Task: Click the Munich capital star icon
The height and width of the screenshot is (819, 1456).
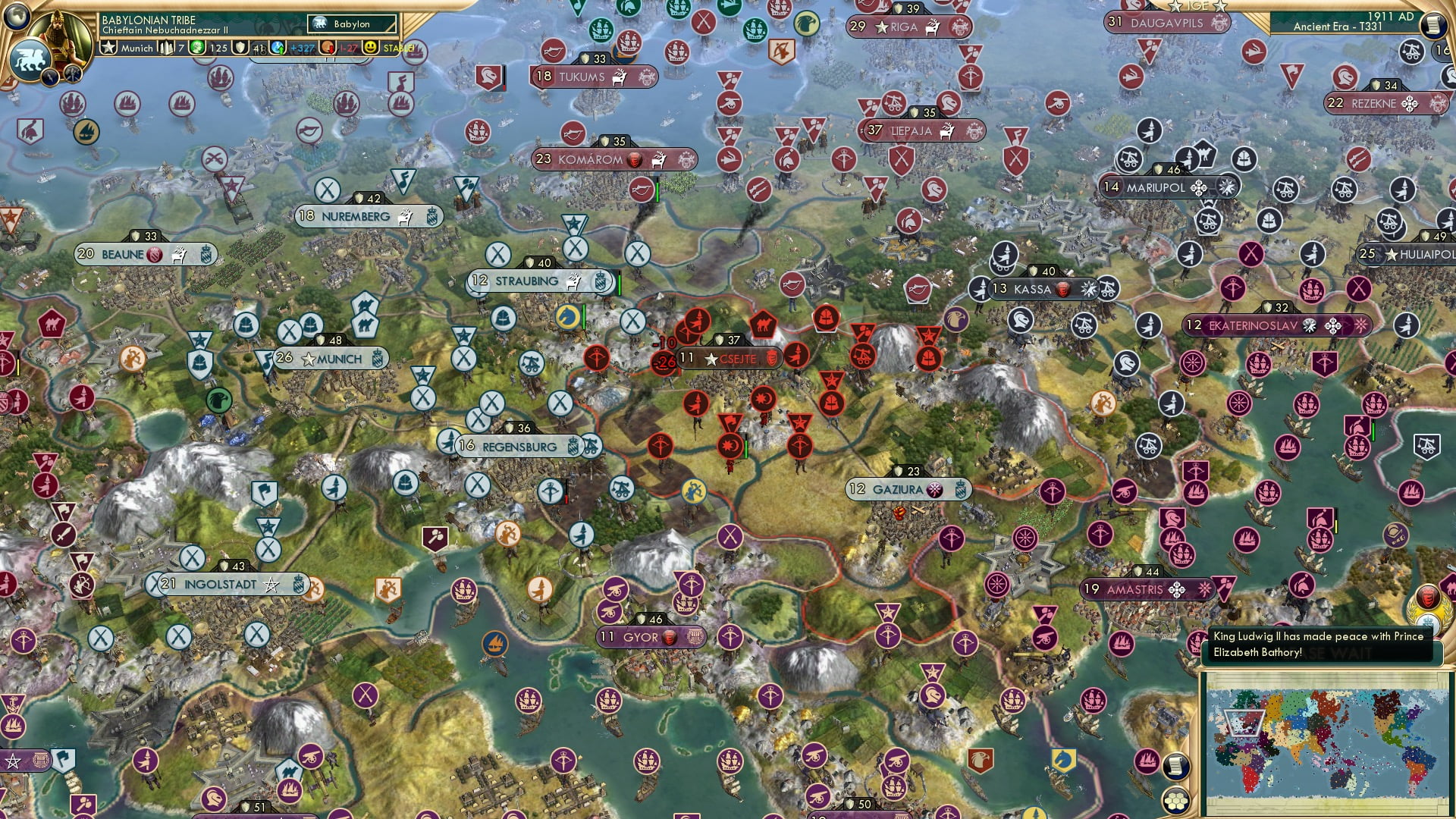Action: tap(109, 48)
